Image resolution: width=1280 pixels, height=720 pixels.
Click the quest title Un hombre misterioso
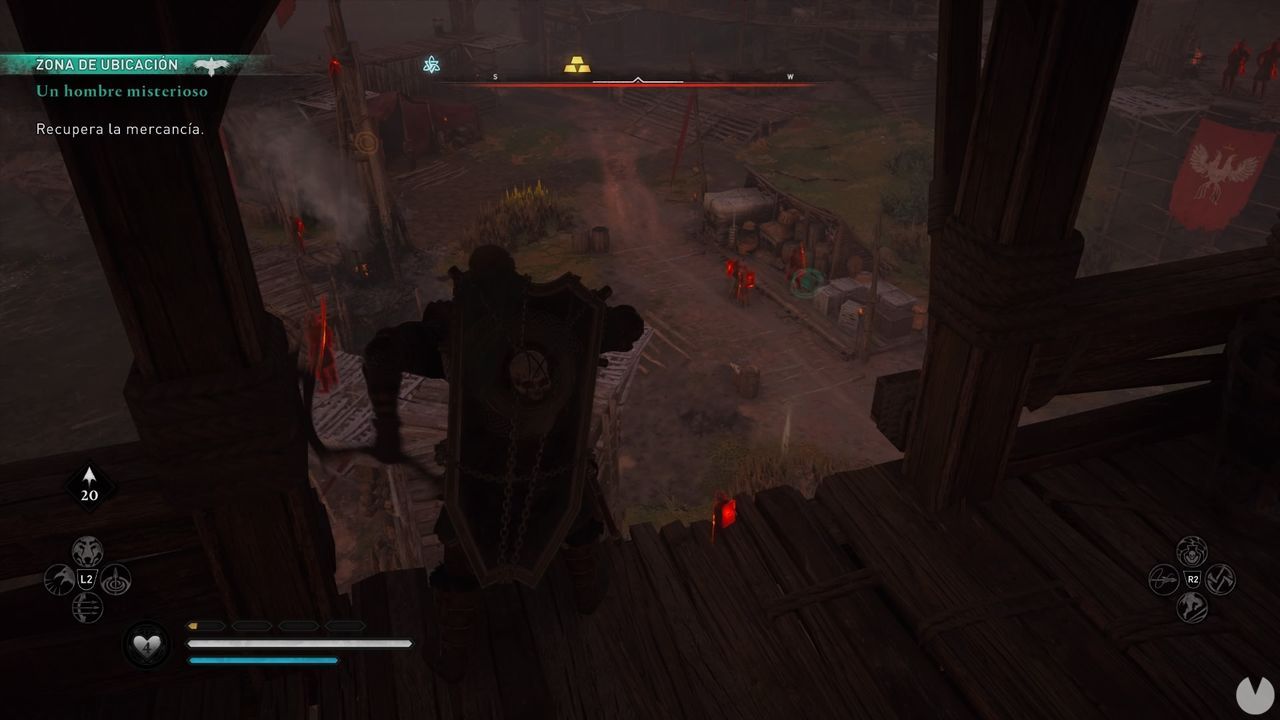click(120, 91)
